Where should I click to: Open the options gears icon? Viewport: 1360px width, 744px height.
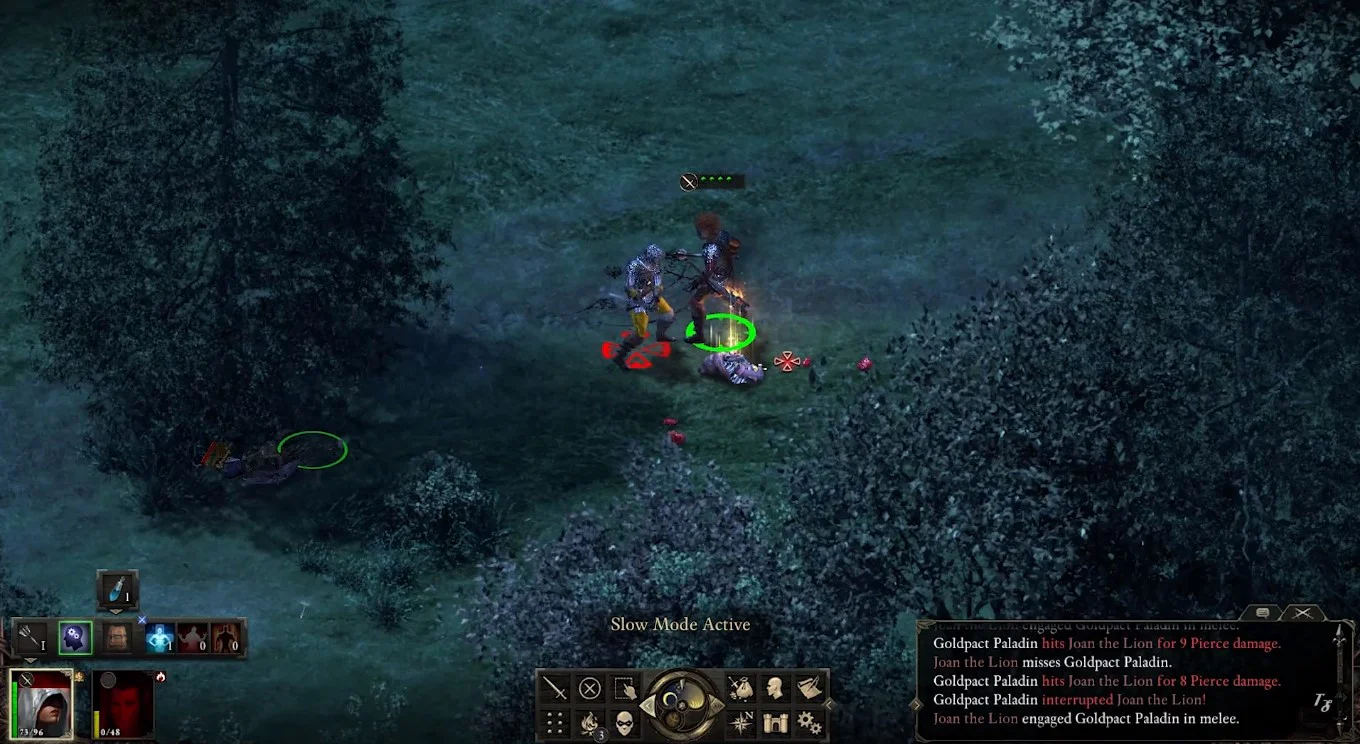pyautogui.click(x=809, y=722)
